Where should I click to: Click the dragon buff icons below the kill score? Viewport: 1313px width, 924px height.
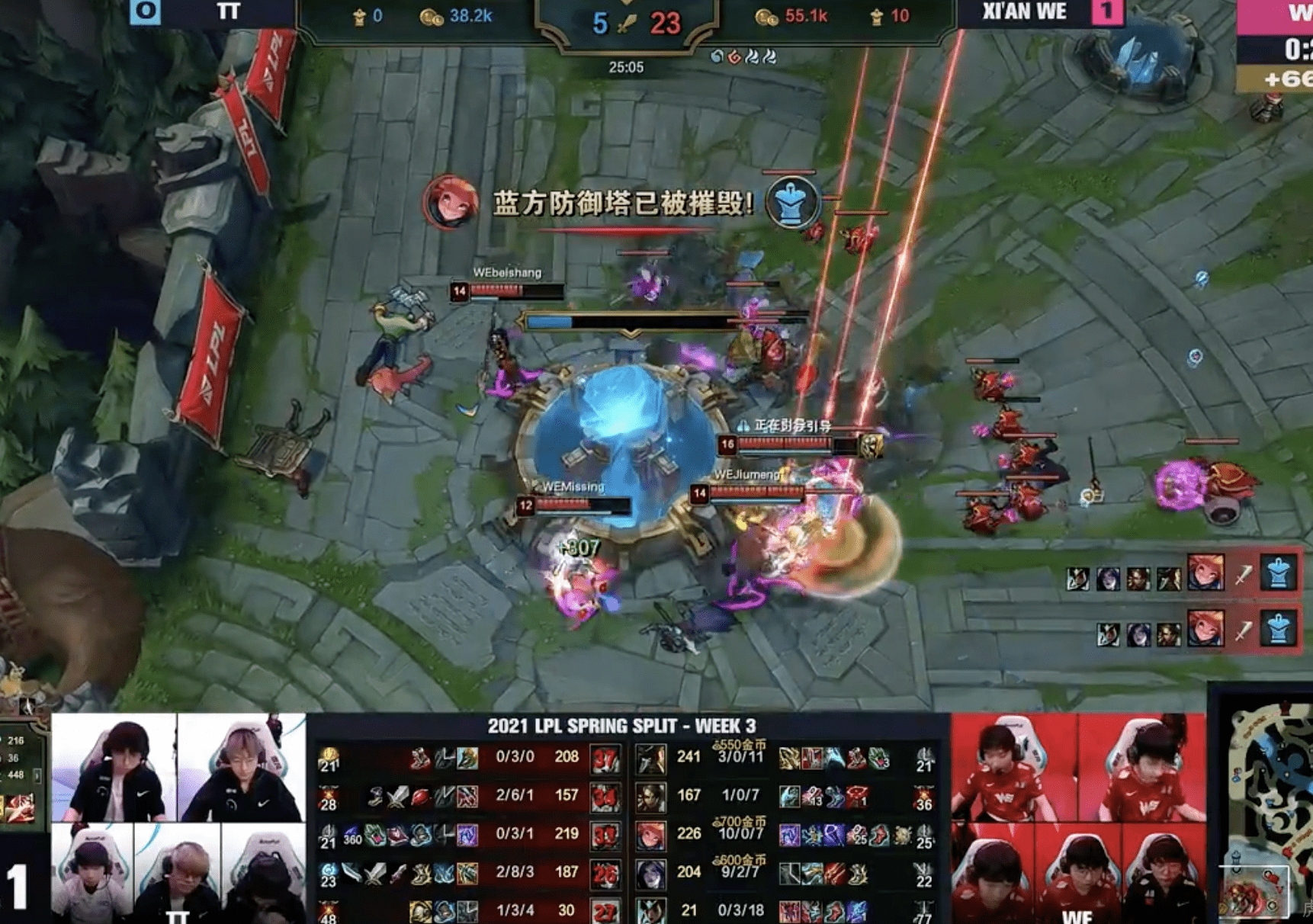(743, 56)
